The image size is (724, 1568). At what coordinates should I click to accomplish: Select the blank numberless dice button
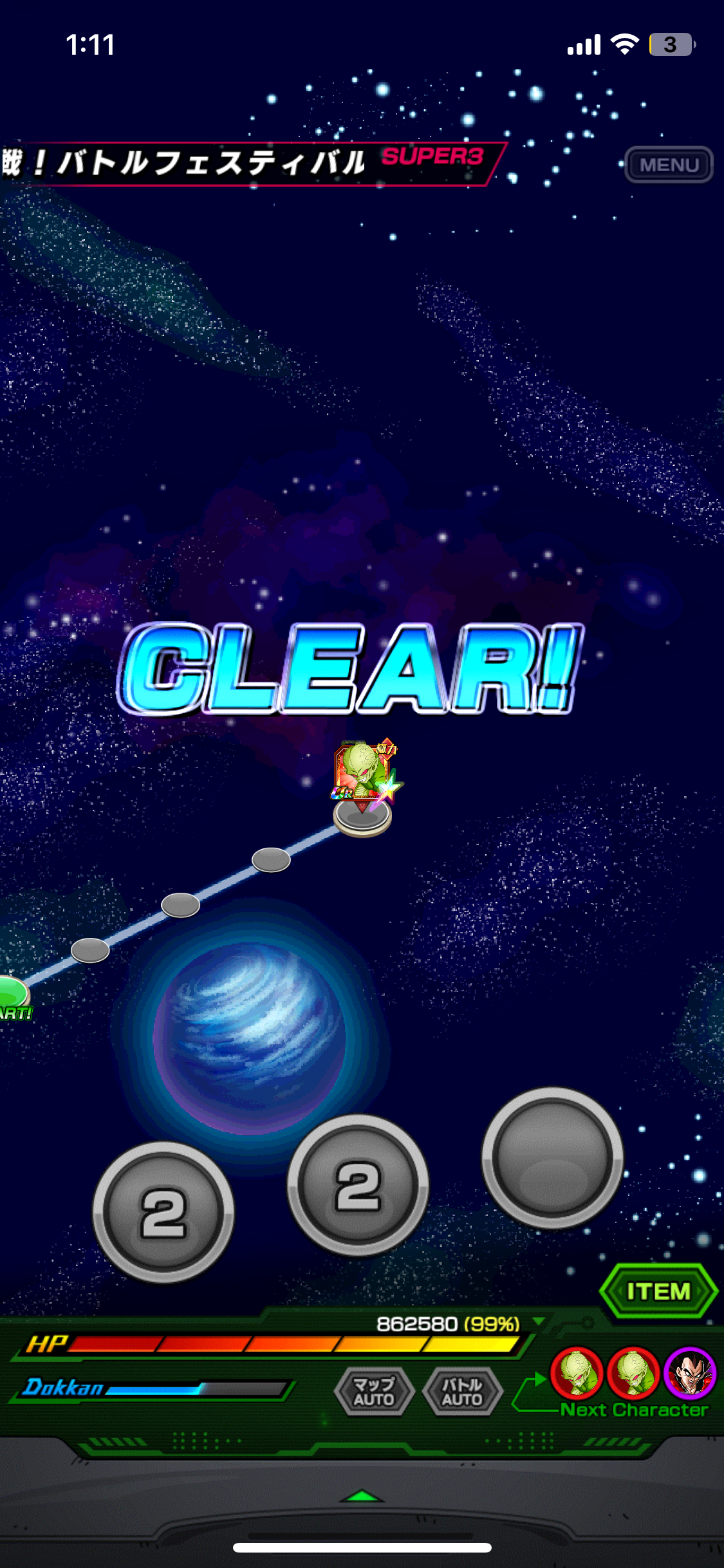(552, 1157)
